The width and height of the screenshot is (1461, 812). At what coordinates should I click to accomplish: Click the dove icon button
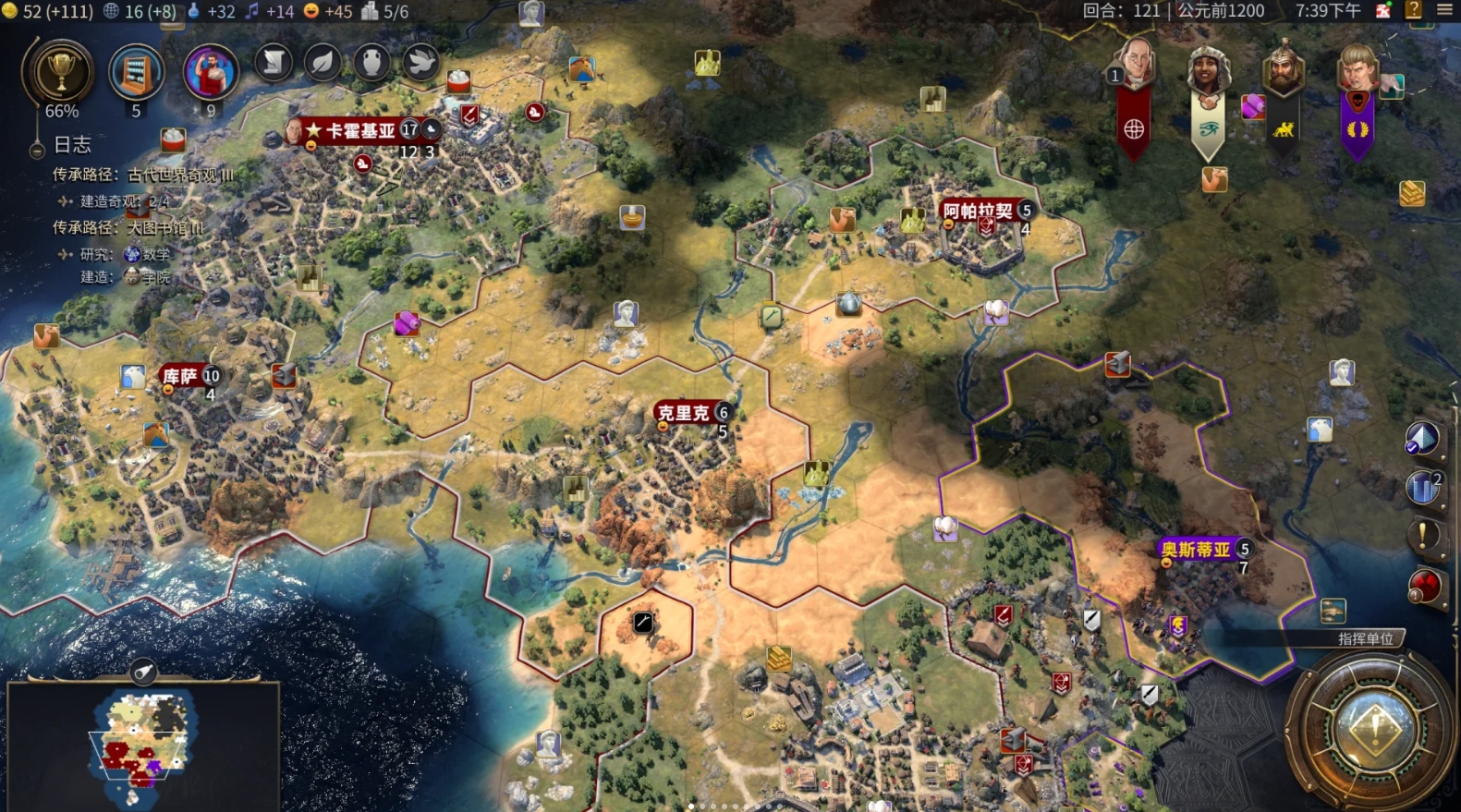tap(420, 63)
